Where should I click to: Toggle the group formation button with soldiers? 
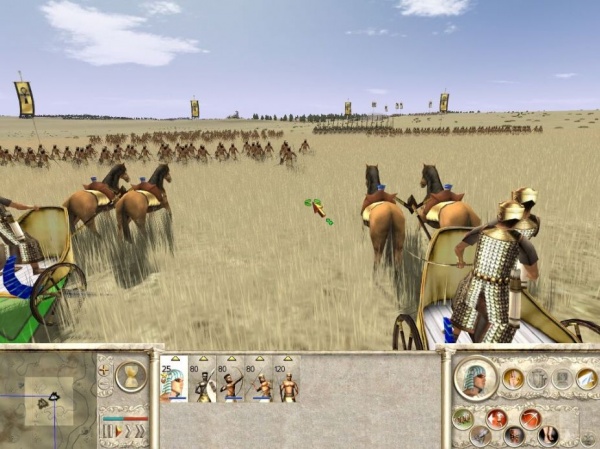462,417
